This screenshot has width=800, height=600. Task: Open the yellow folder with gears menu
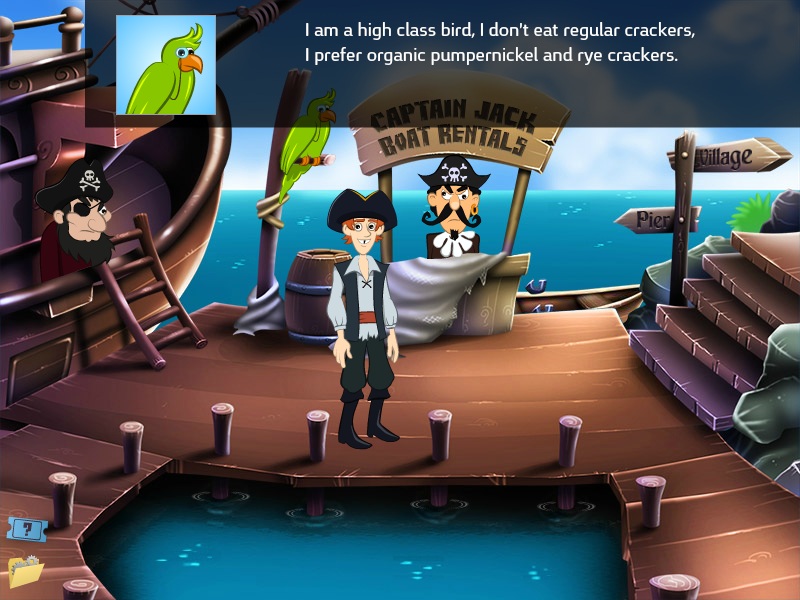(x=25, y=570)
